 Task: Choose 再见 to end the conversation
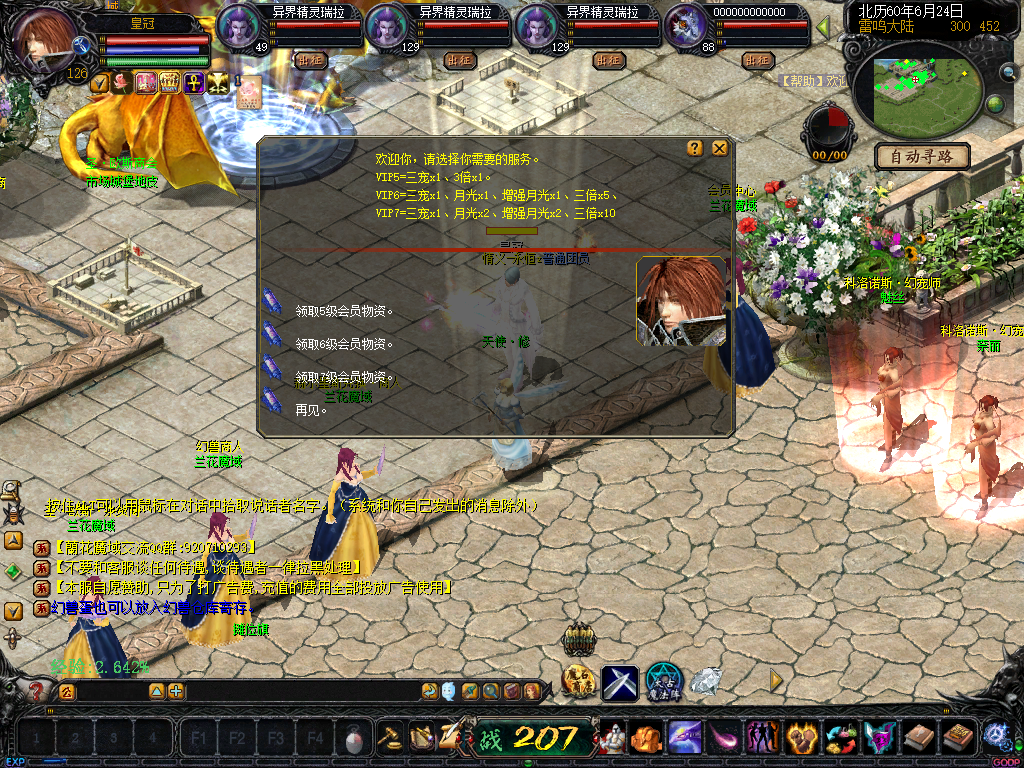[311, 410]
